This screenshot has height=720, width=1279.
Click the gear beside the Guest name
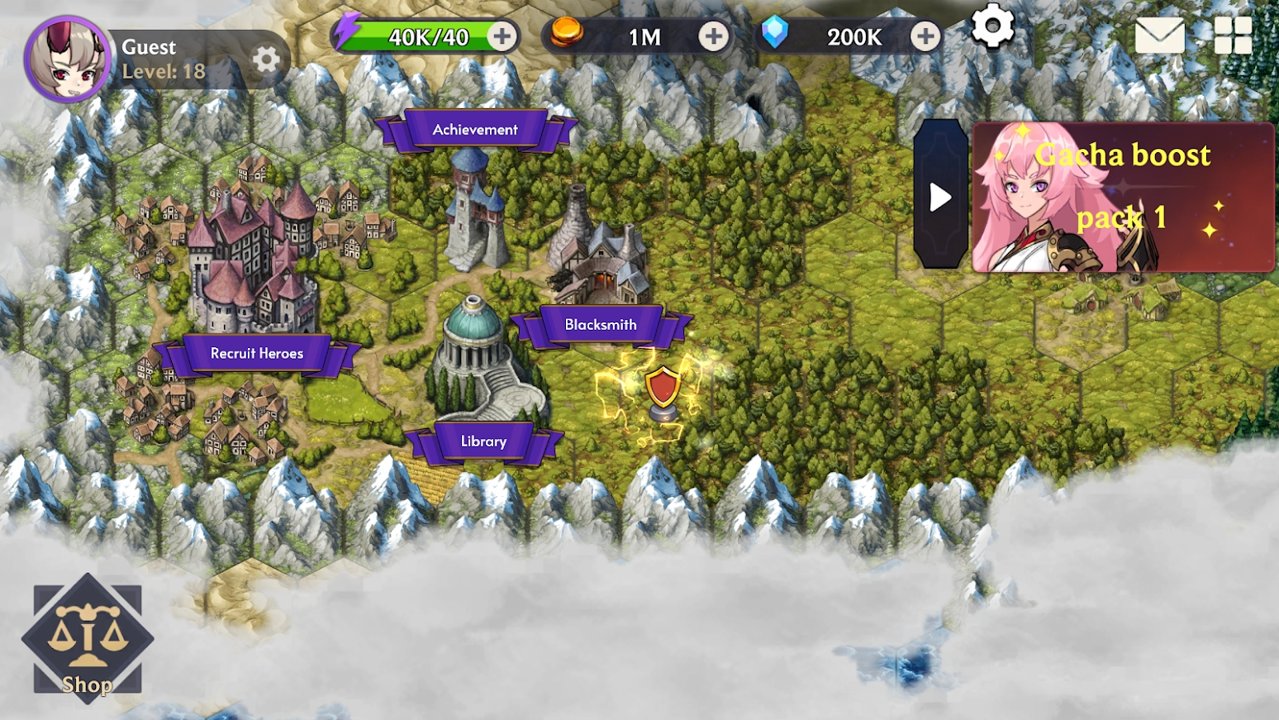(266, 60)
